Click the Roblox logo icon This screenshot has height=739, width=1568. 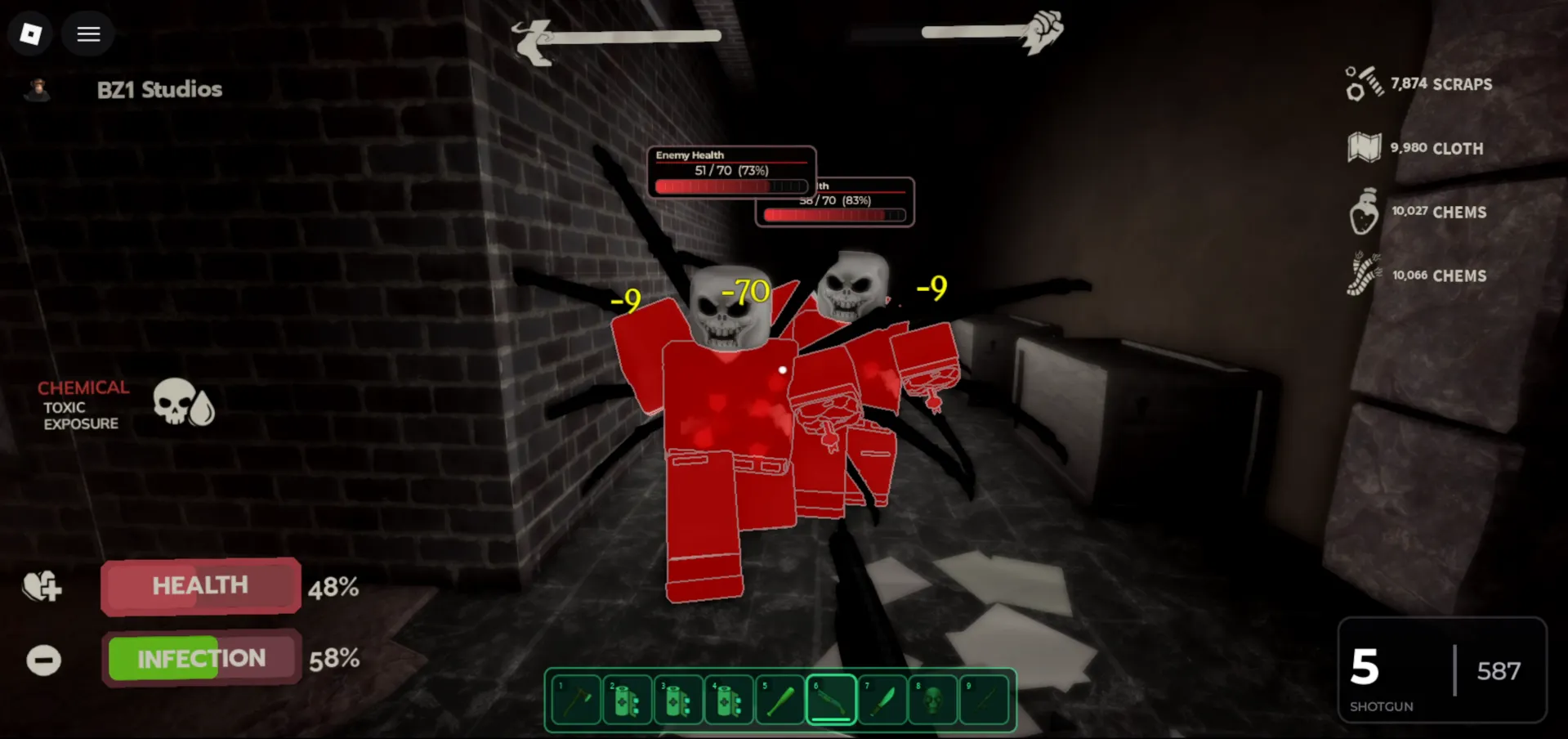tap(30, 34)
